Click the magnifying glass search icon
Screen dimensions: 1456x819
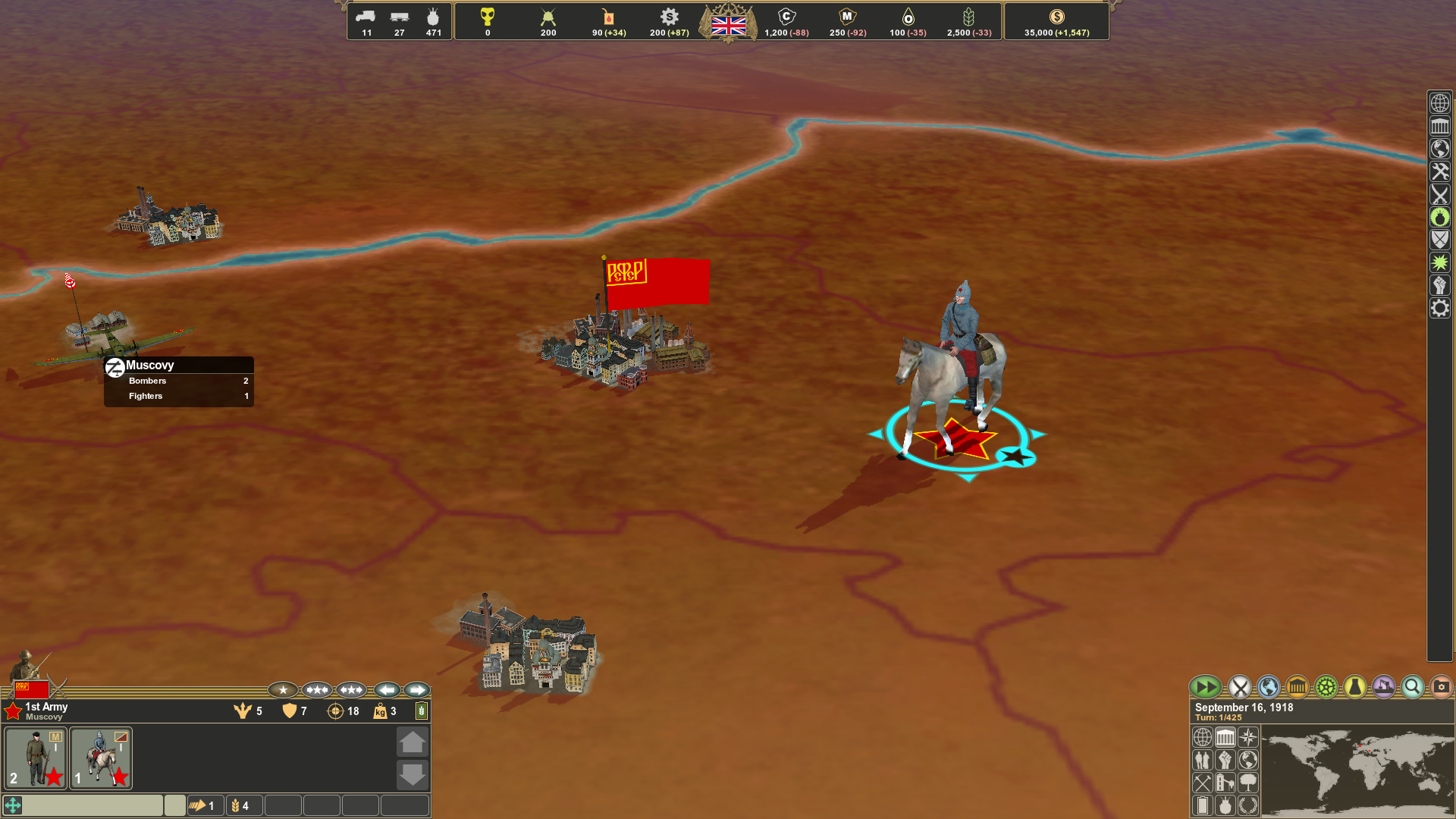click(1411, 687)
